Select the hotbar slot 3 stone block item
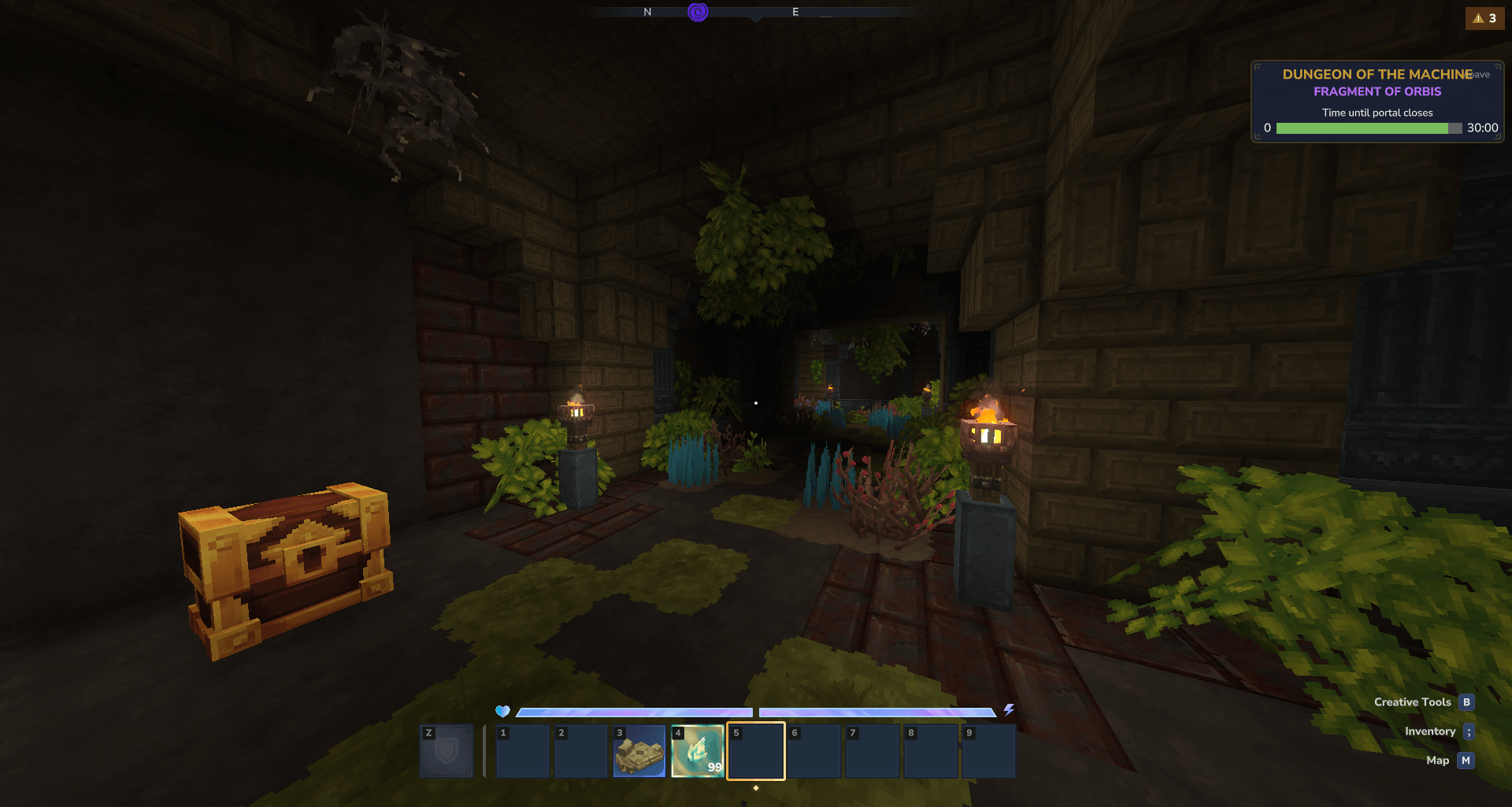The image size is (1512, 807). click(x=639, y=751)
